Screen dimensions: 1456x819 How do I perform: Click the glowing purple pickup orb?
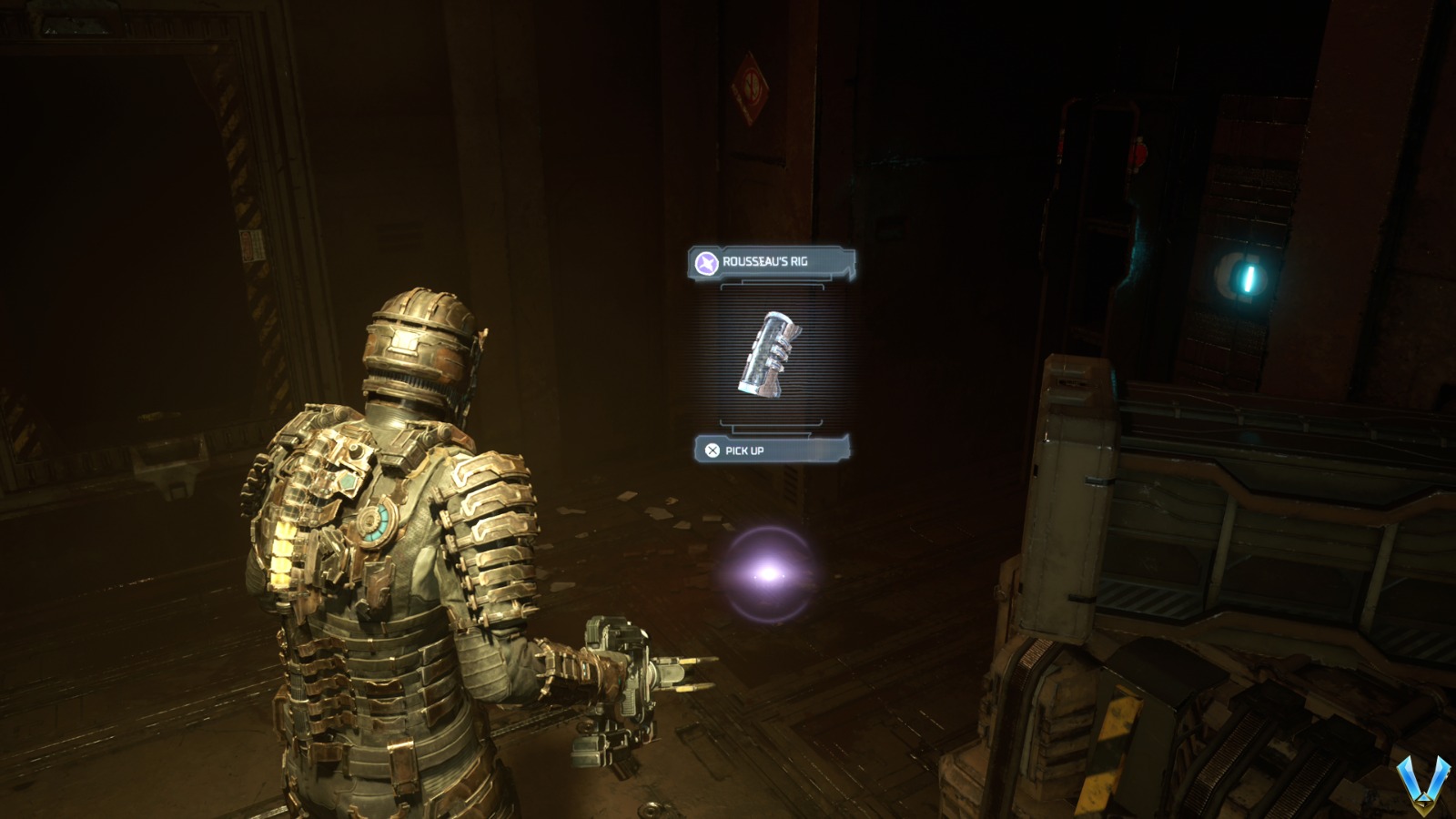[767, 573]
